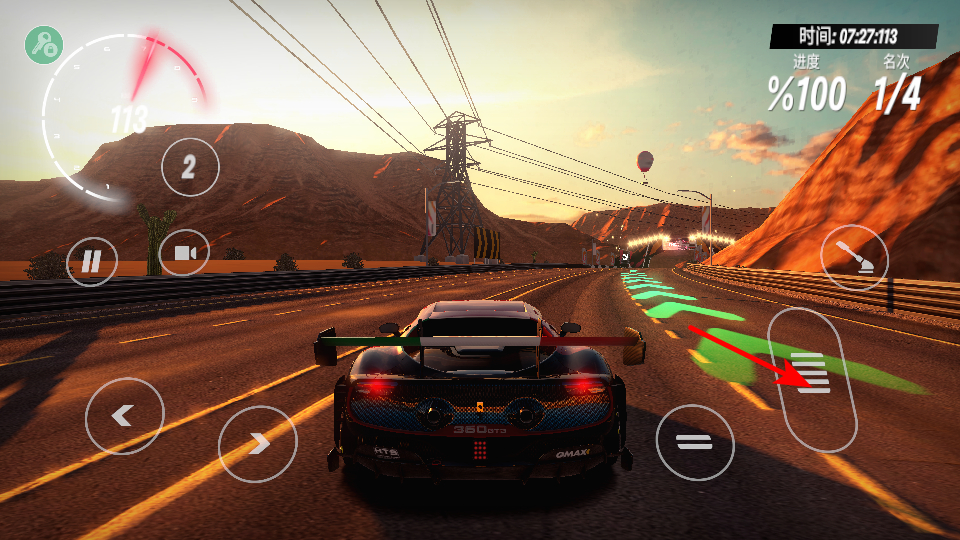The width and height of the screenshot is (960, 540).
Task: Click the green key lock icon
Action: click(44, 45)
